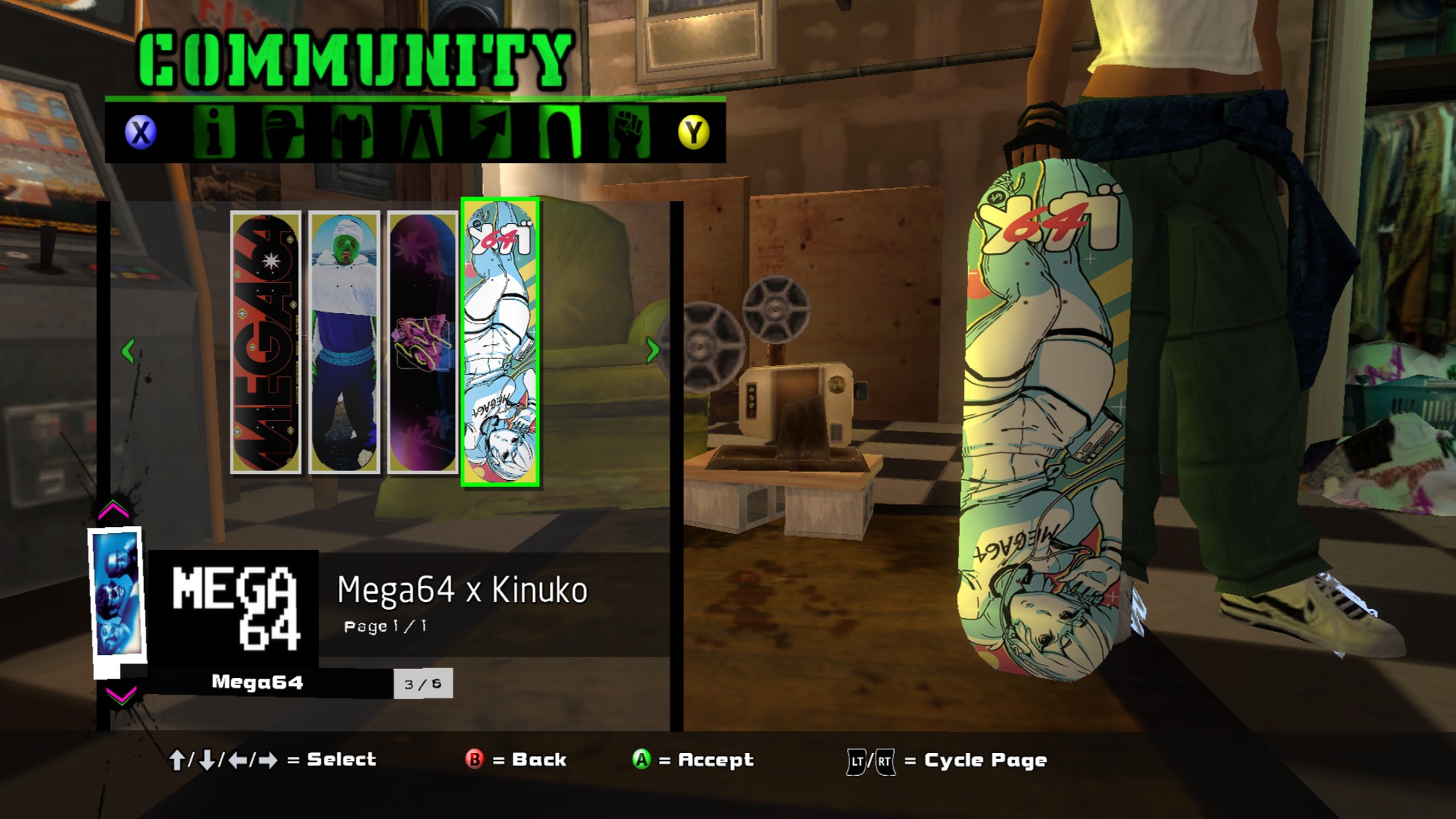Image resolution: width=1456 pixels, height=819 pixels.
Task: Switch to the T-shirt tab
Action: click(x=353, y=132)
